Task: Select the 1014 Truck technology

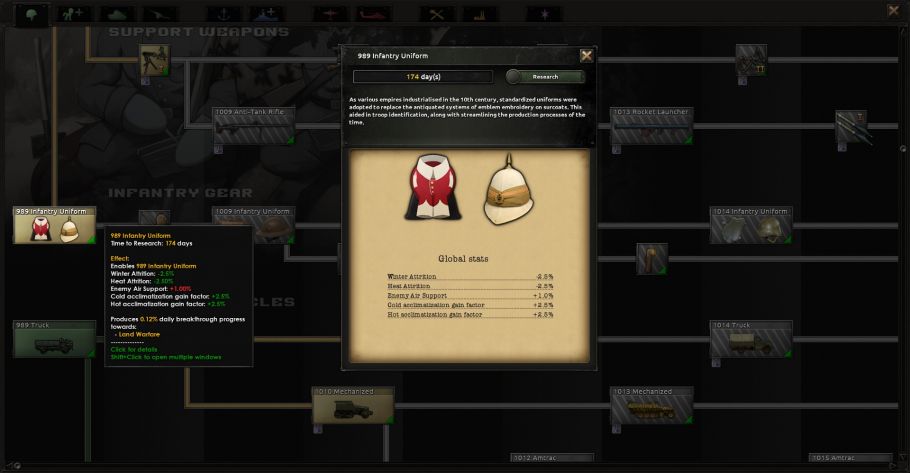Action: (x=751, y=340)
